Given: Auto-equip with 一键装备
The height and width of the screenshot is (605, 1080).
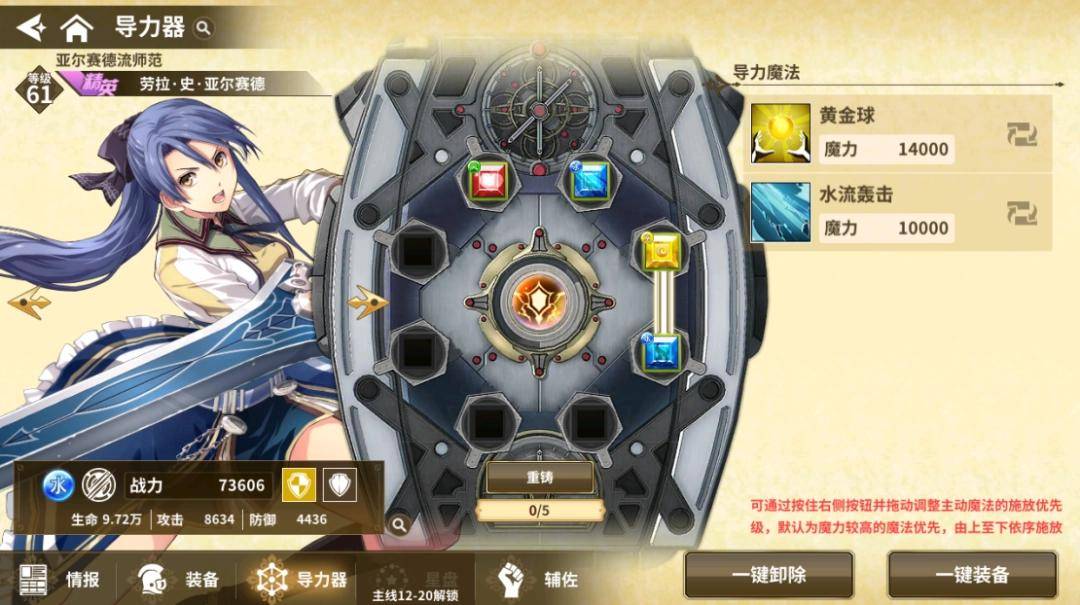Looking at the screenshot, I should pos(972,575).
